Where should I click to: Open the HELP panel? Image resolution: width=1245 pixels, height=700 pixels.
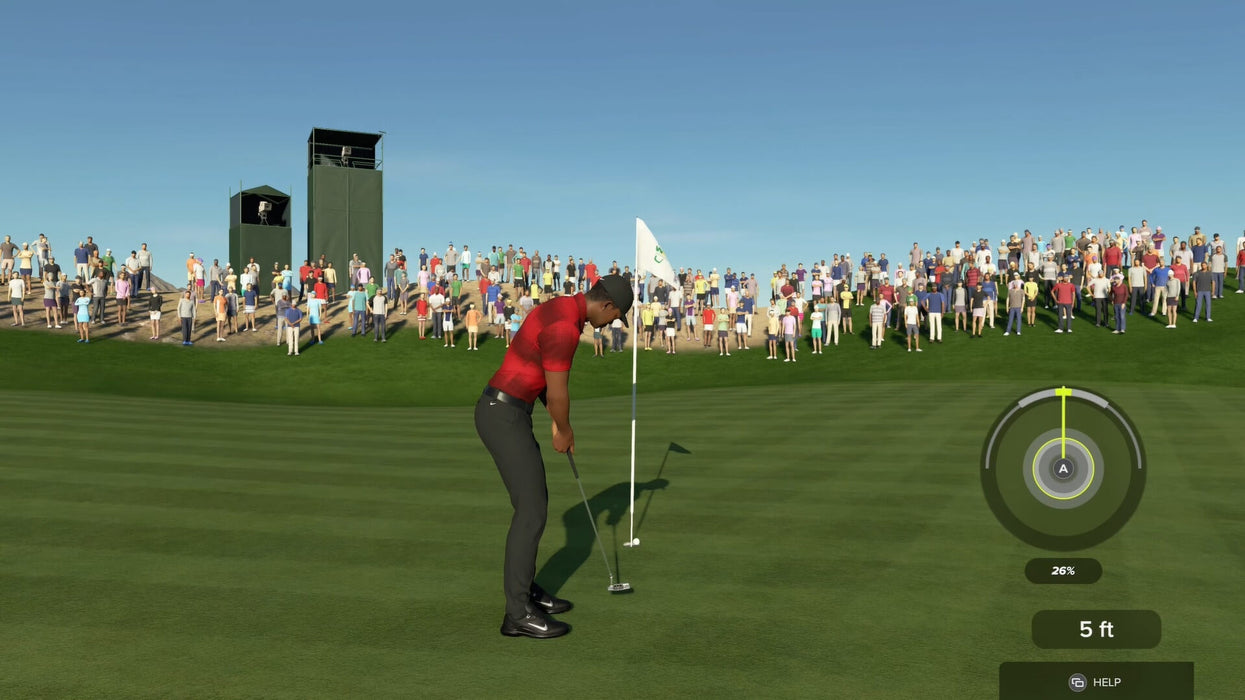[x=1095, y=681]
